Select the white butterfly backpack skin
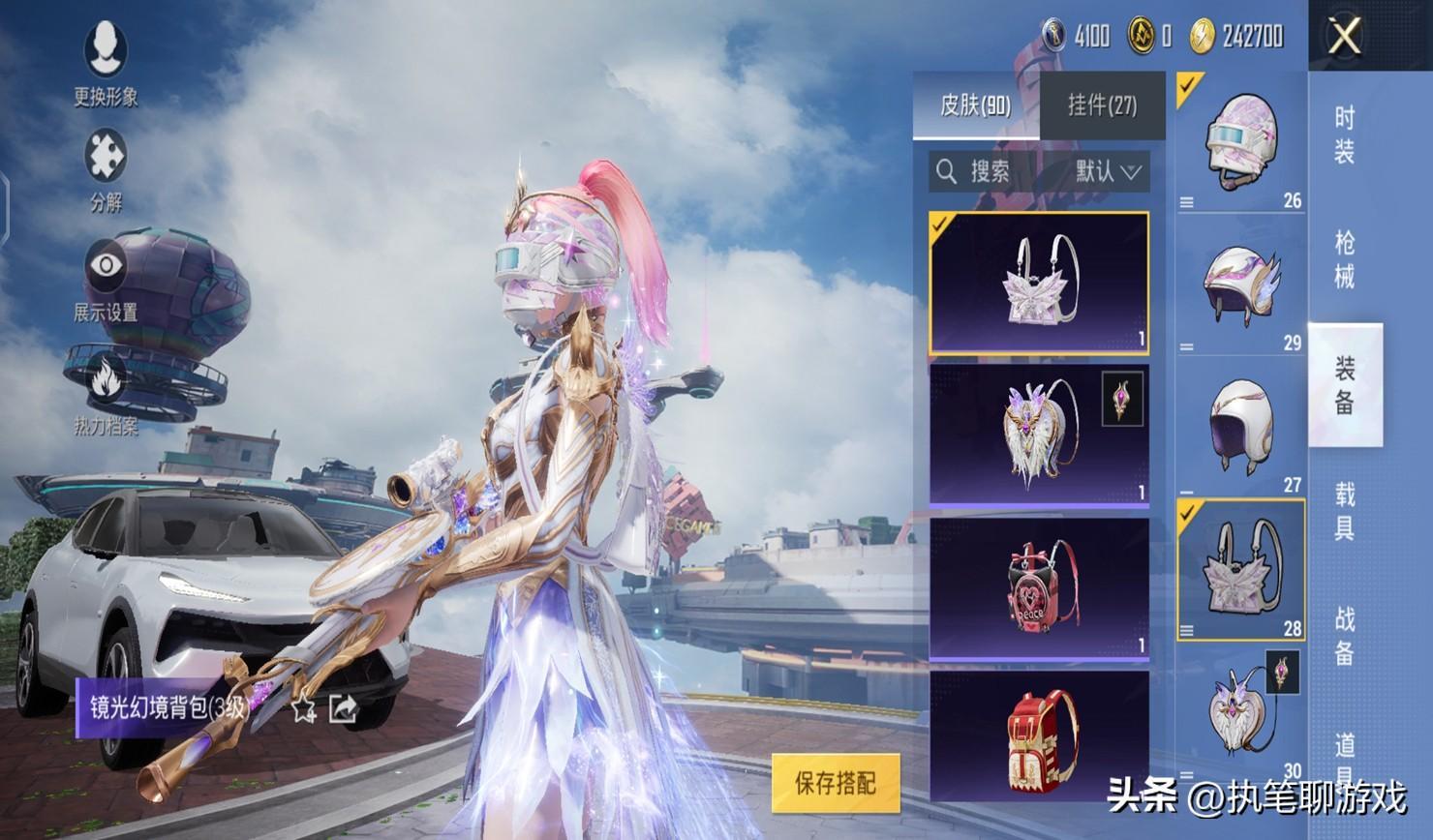 [1039, 283]
